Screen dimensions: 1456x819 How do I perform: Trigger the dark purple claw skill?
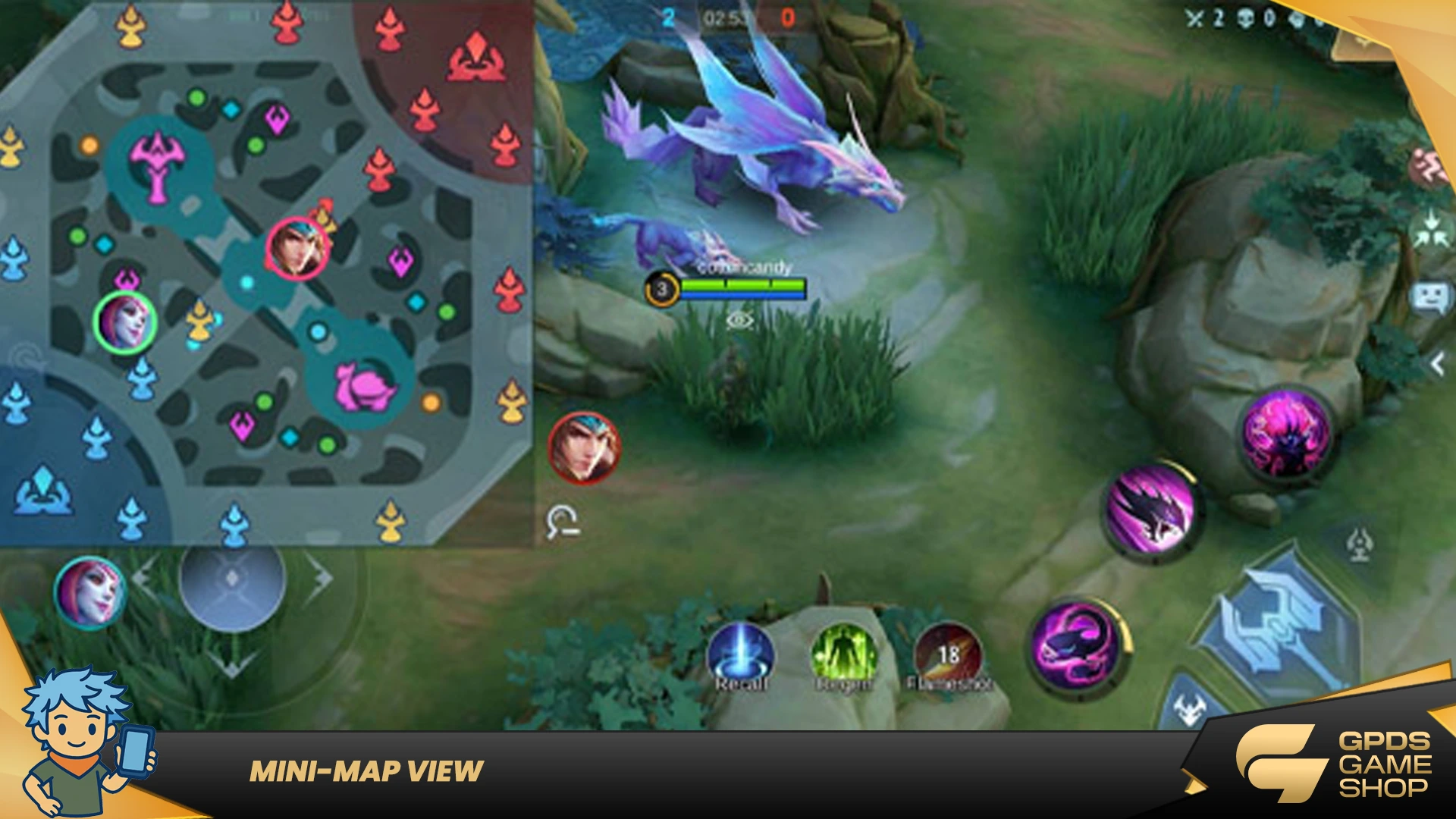(1150, 510)
